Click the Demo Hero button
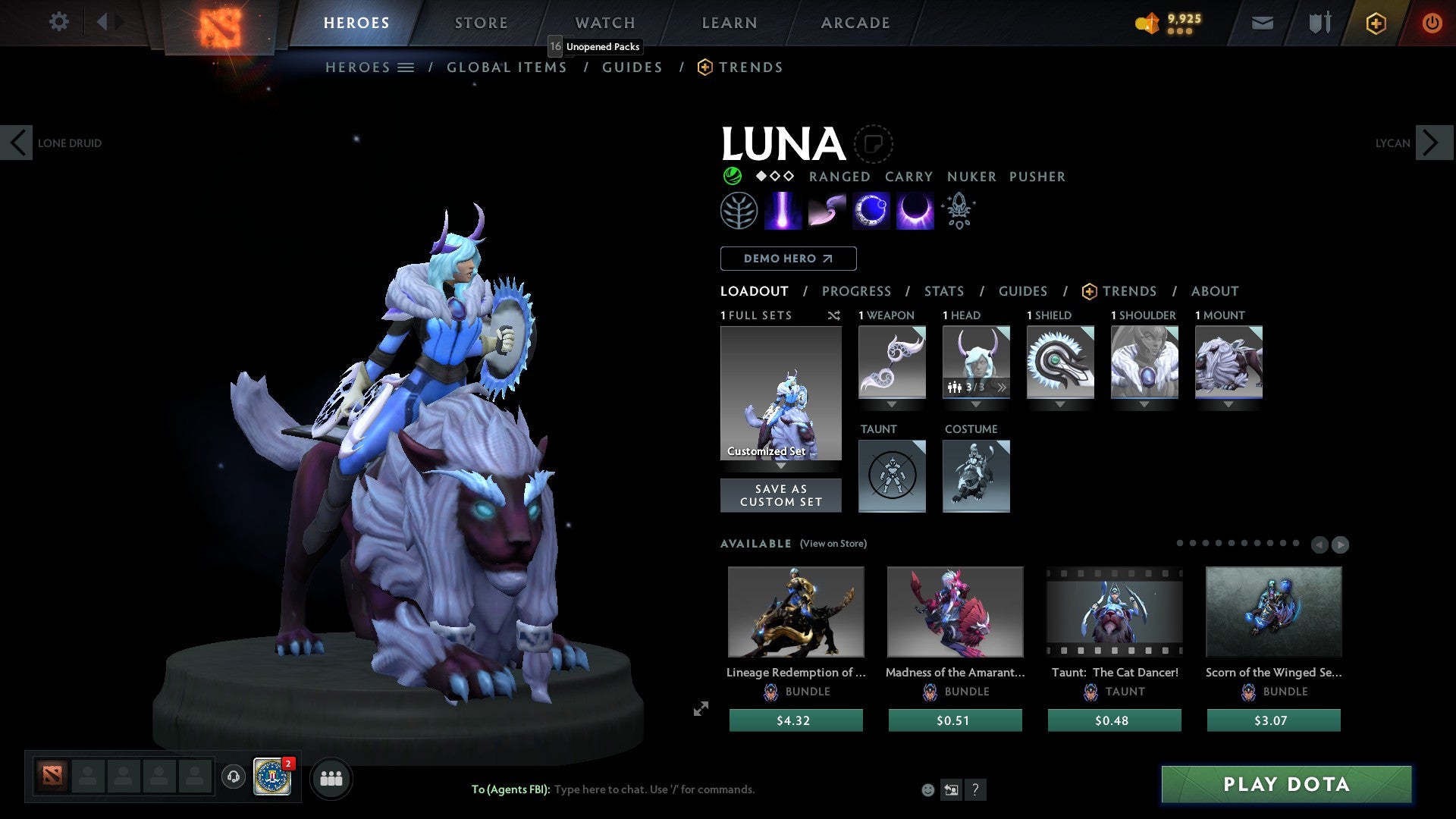 pyautogui.click(x=787, y=259)
